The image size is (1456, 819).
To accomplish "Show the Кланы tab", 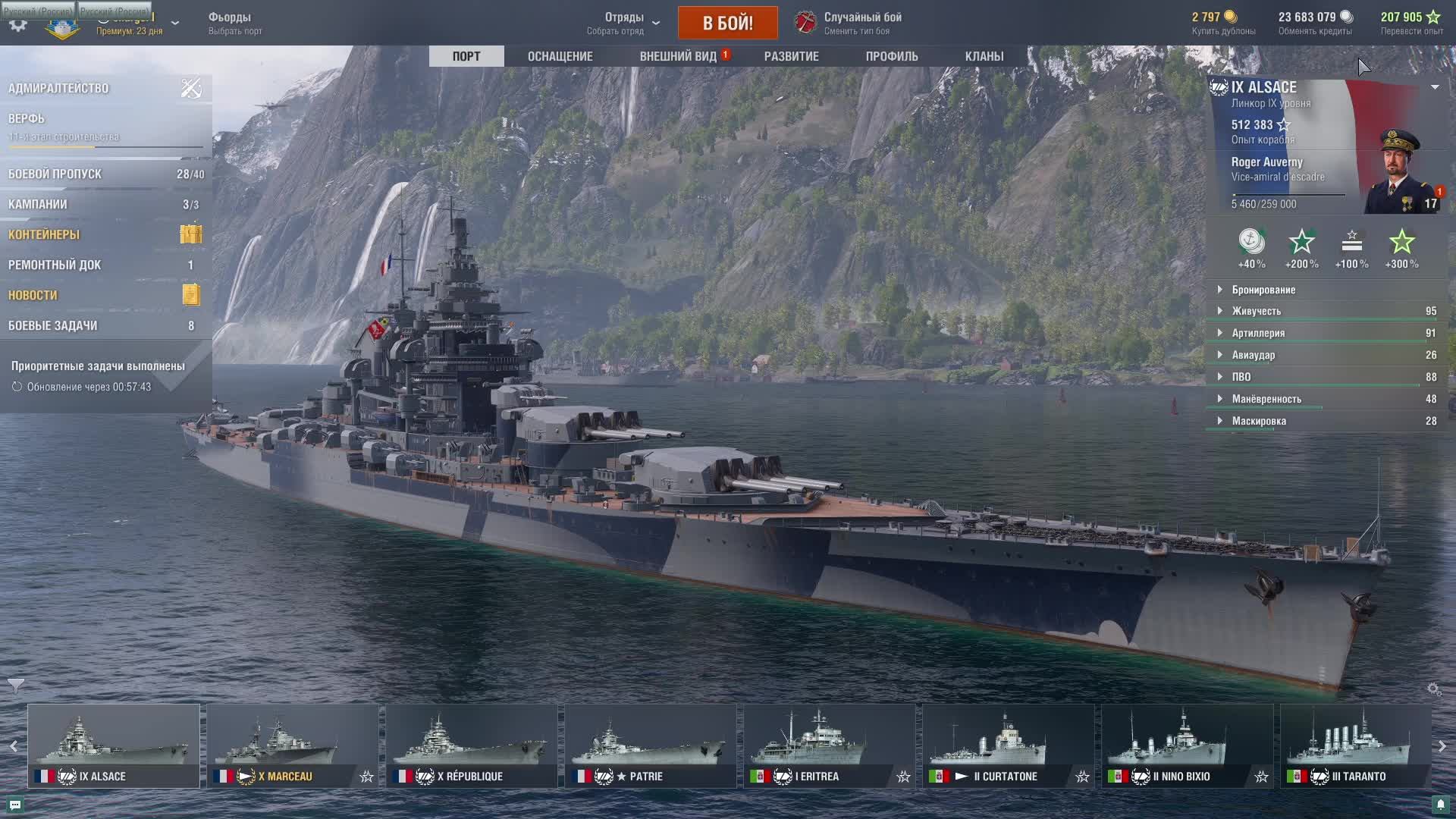I will (984, 56).
